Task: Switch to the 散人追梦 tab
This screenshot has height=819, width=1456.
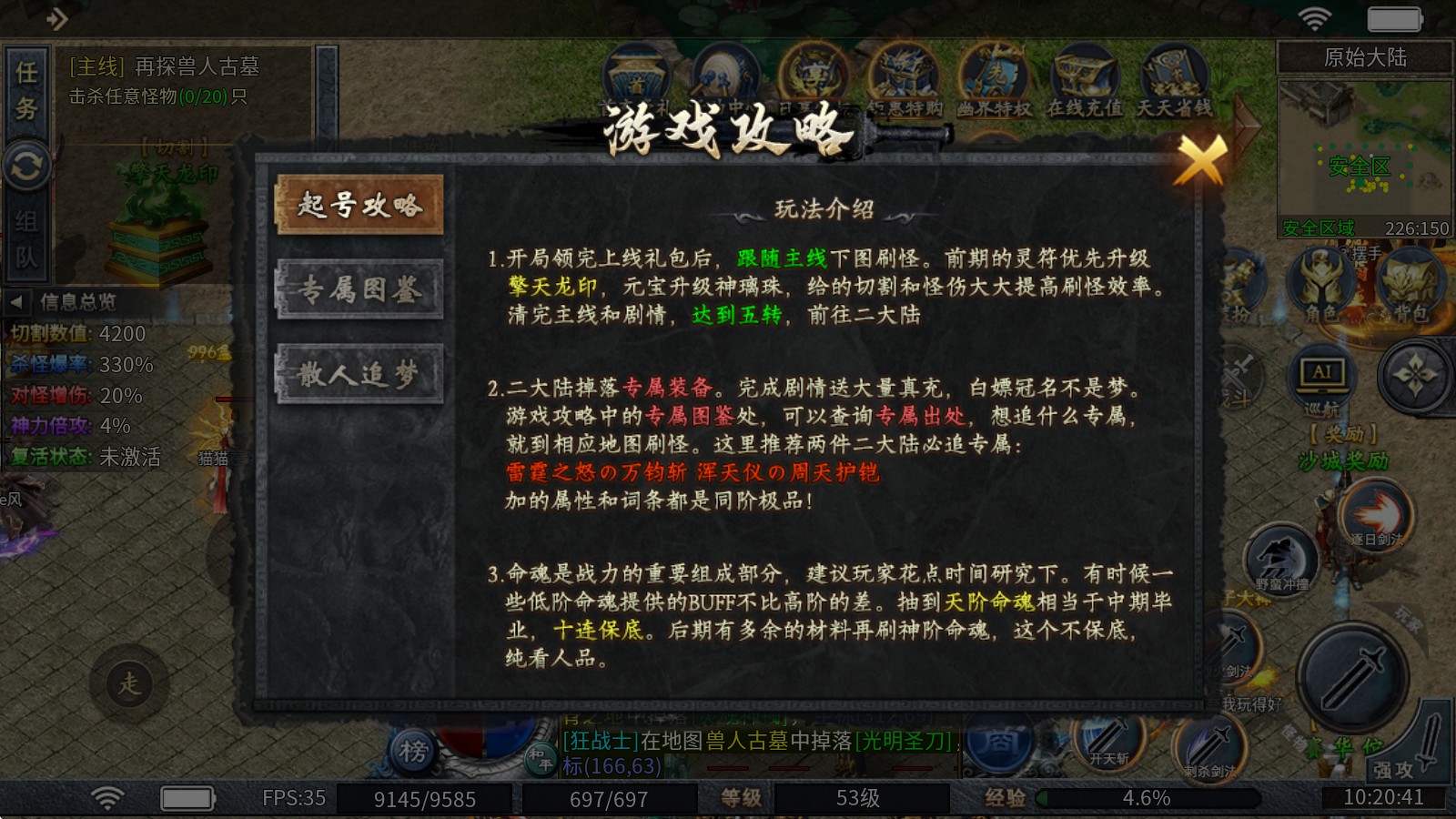Action: (x=359, y=371)
